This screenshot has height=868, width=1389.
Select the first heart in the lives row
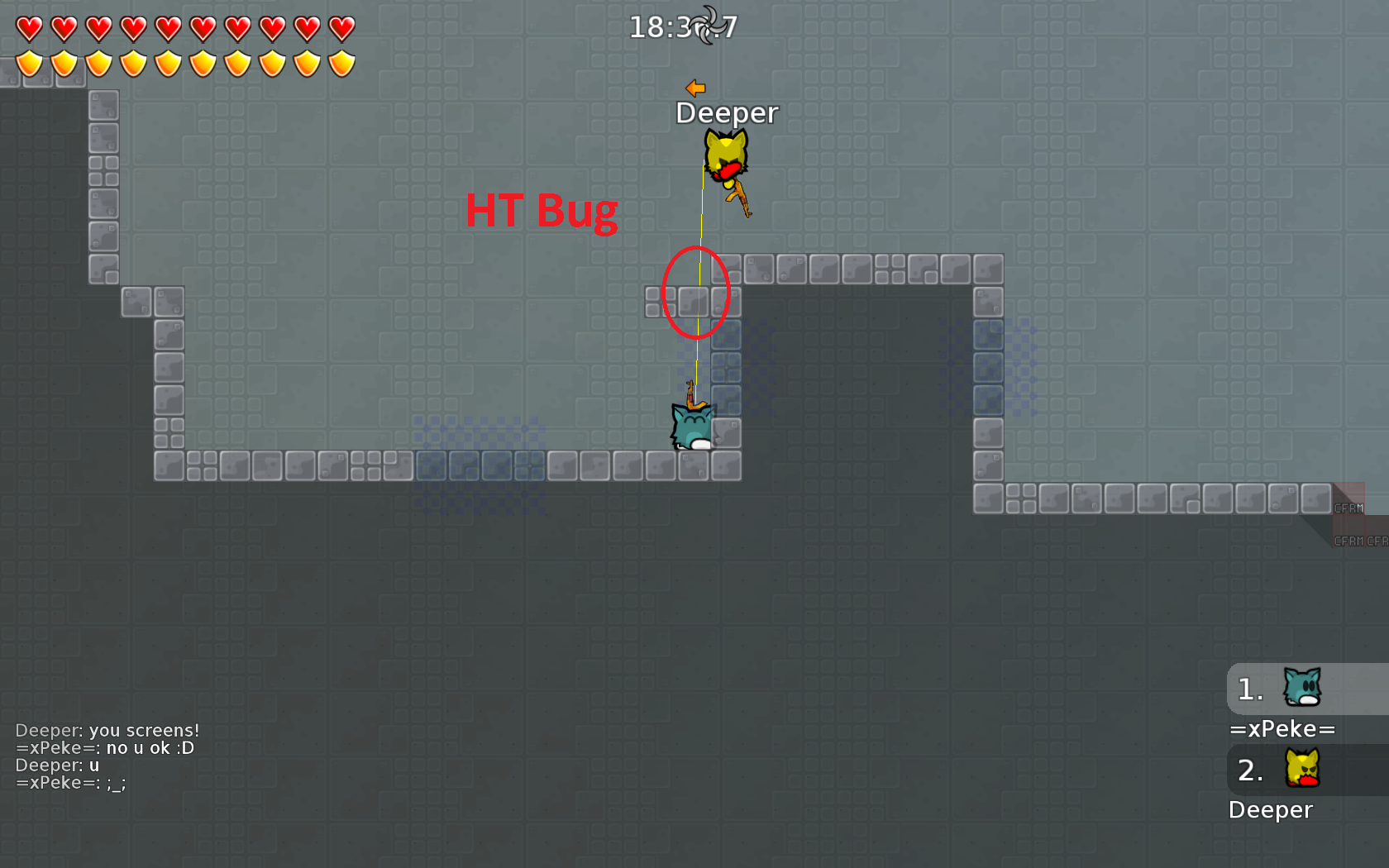click(29, 26)
